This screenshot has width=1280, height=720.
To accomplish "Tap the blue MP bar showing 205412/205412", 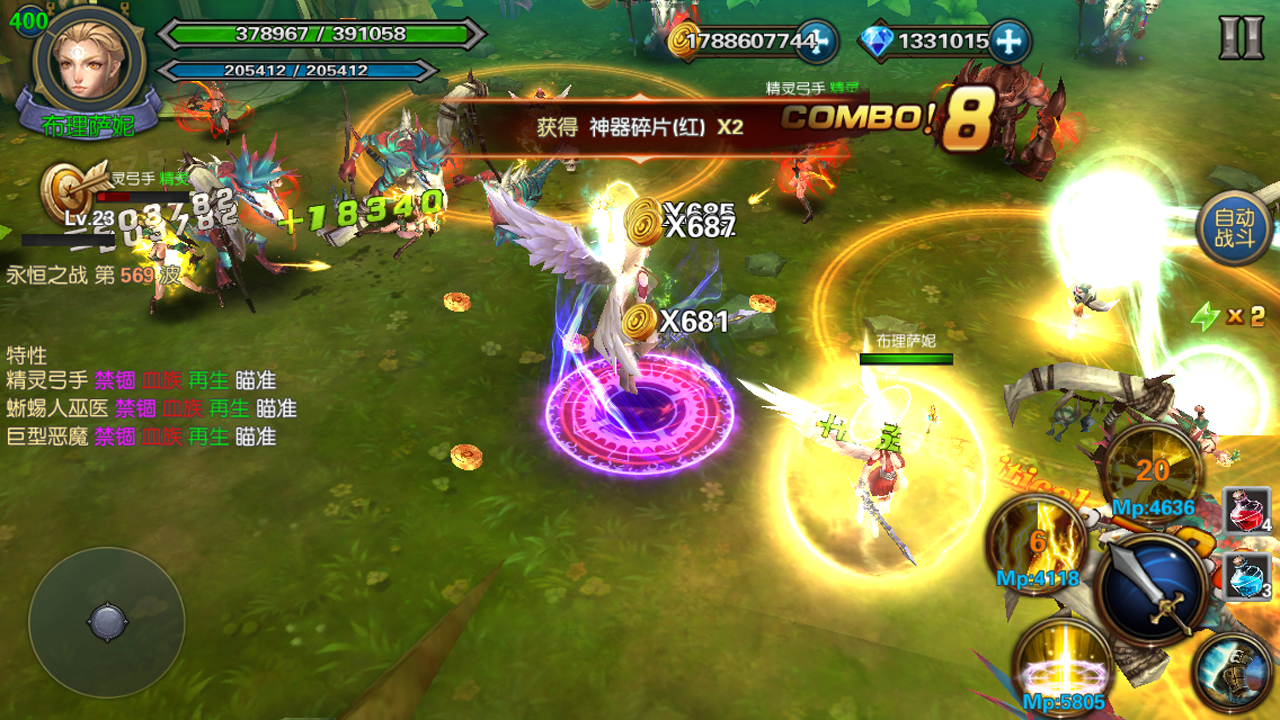I will tap(300, 70).
